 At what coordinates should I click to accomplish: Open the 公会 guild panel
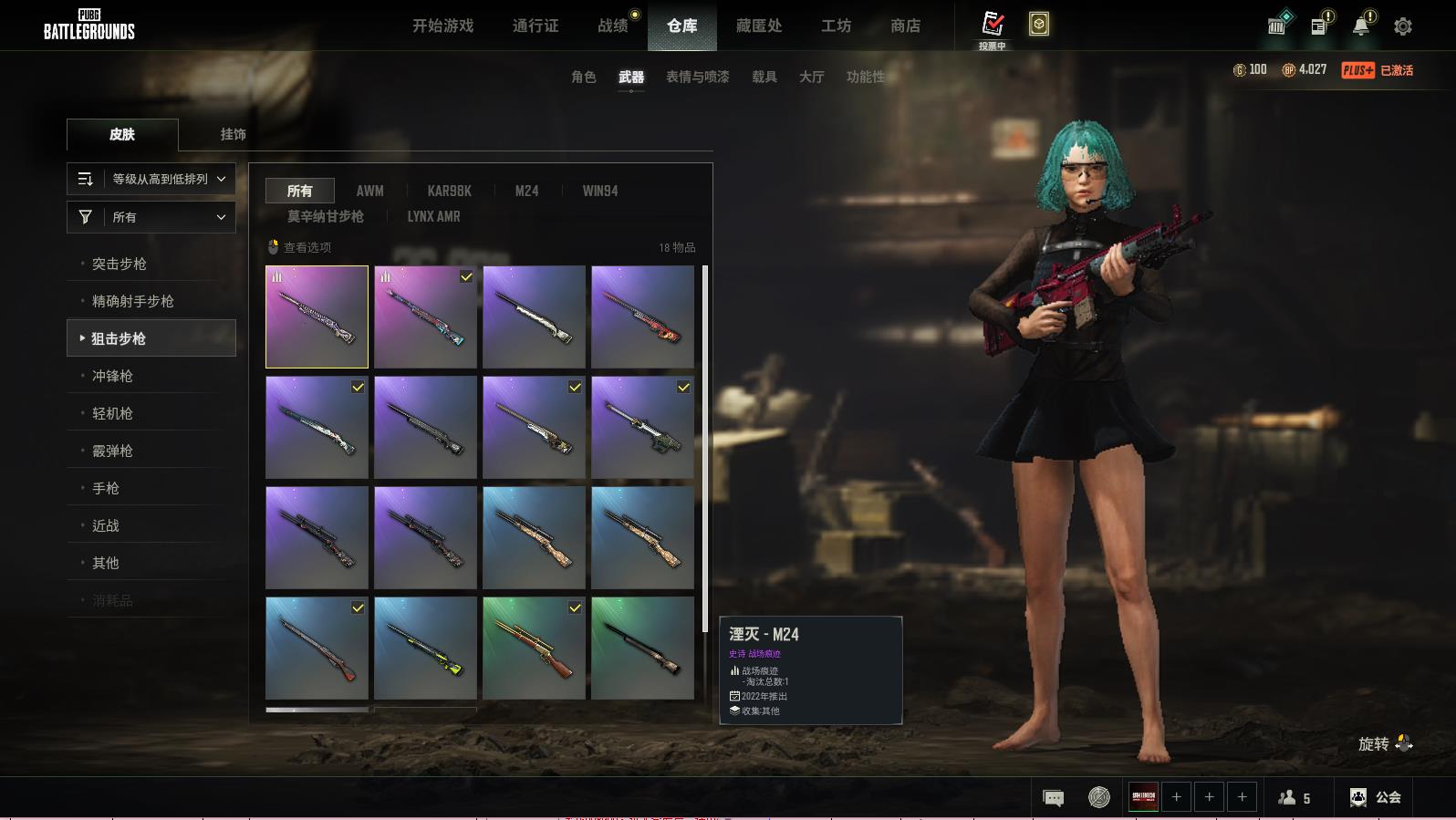tap(1376, 797)
